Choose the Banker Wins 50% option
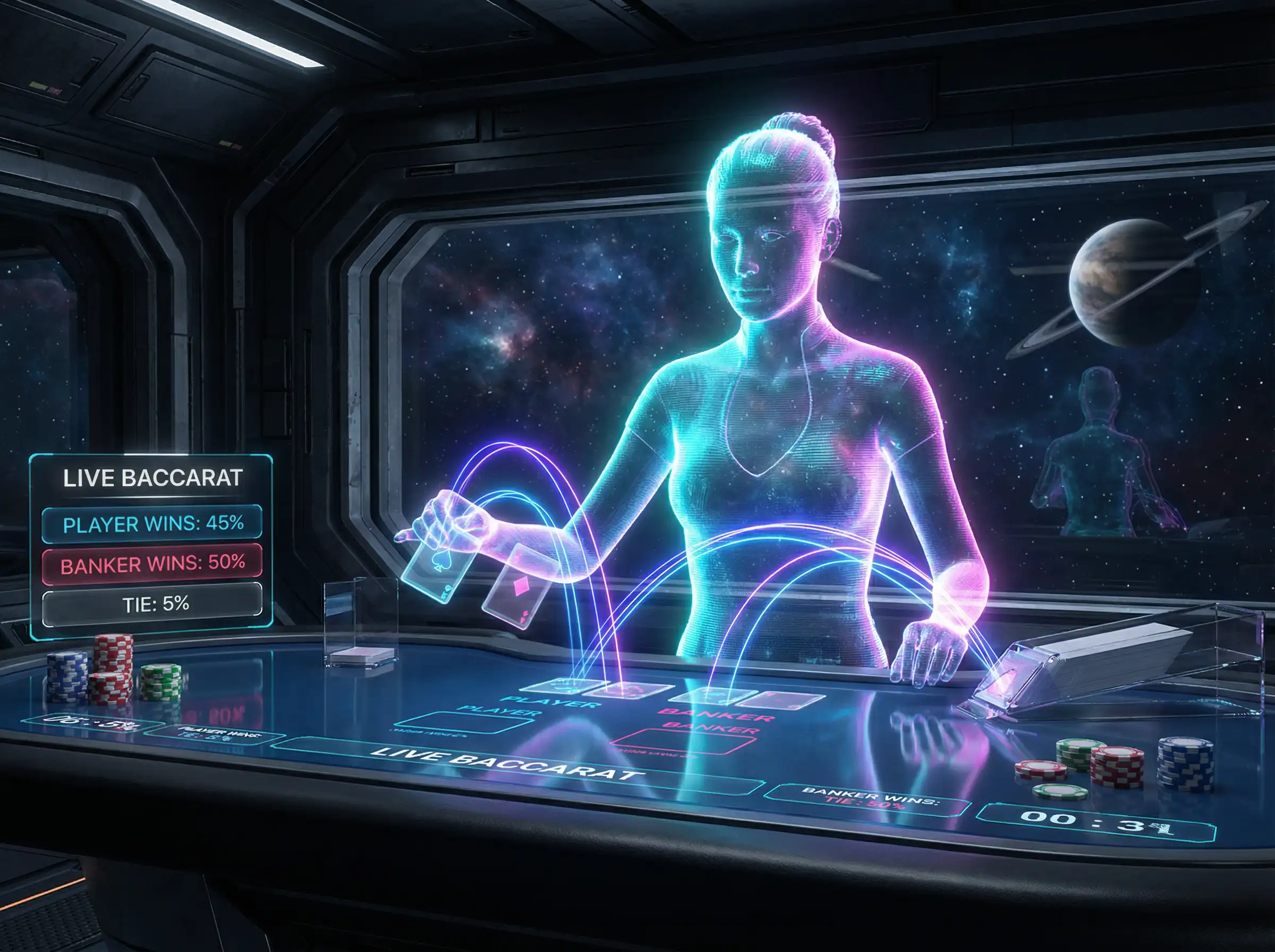This screenshot has width=1275, height=952. (x=152, y=563)
